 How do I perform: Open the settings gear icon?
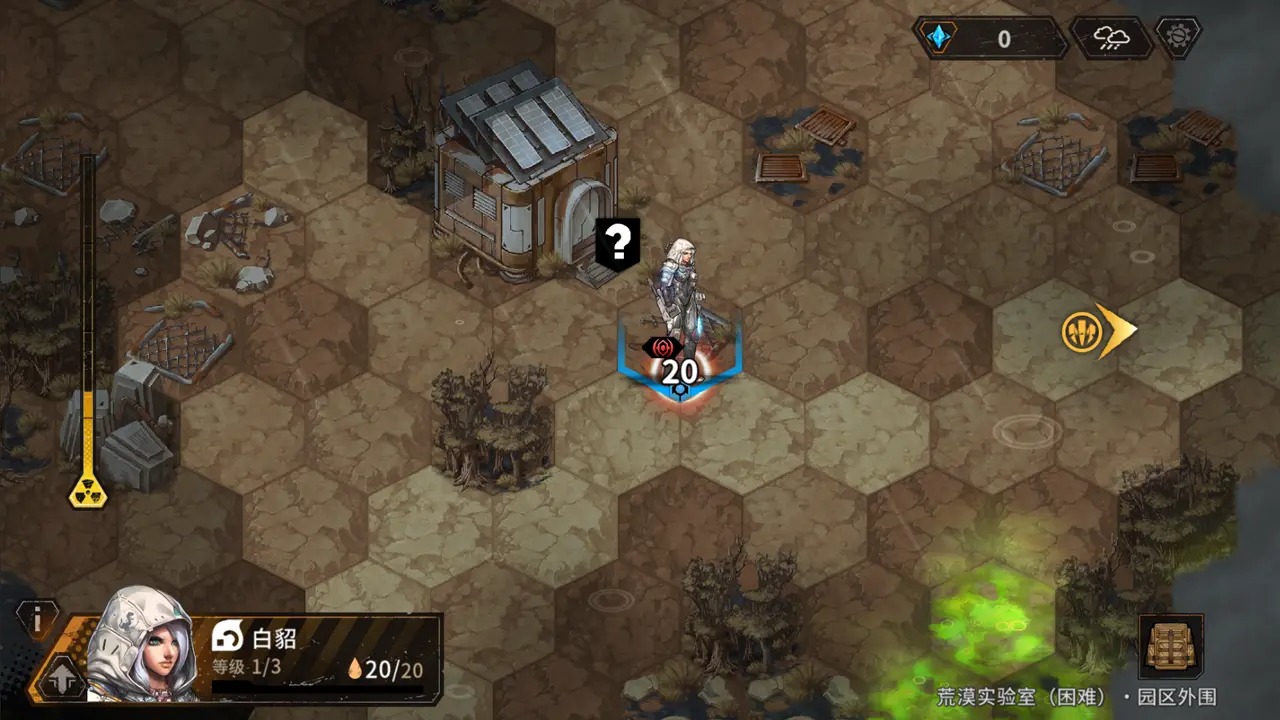(1178, 37)
